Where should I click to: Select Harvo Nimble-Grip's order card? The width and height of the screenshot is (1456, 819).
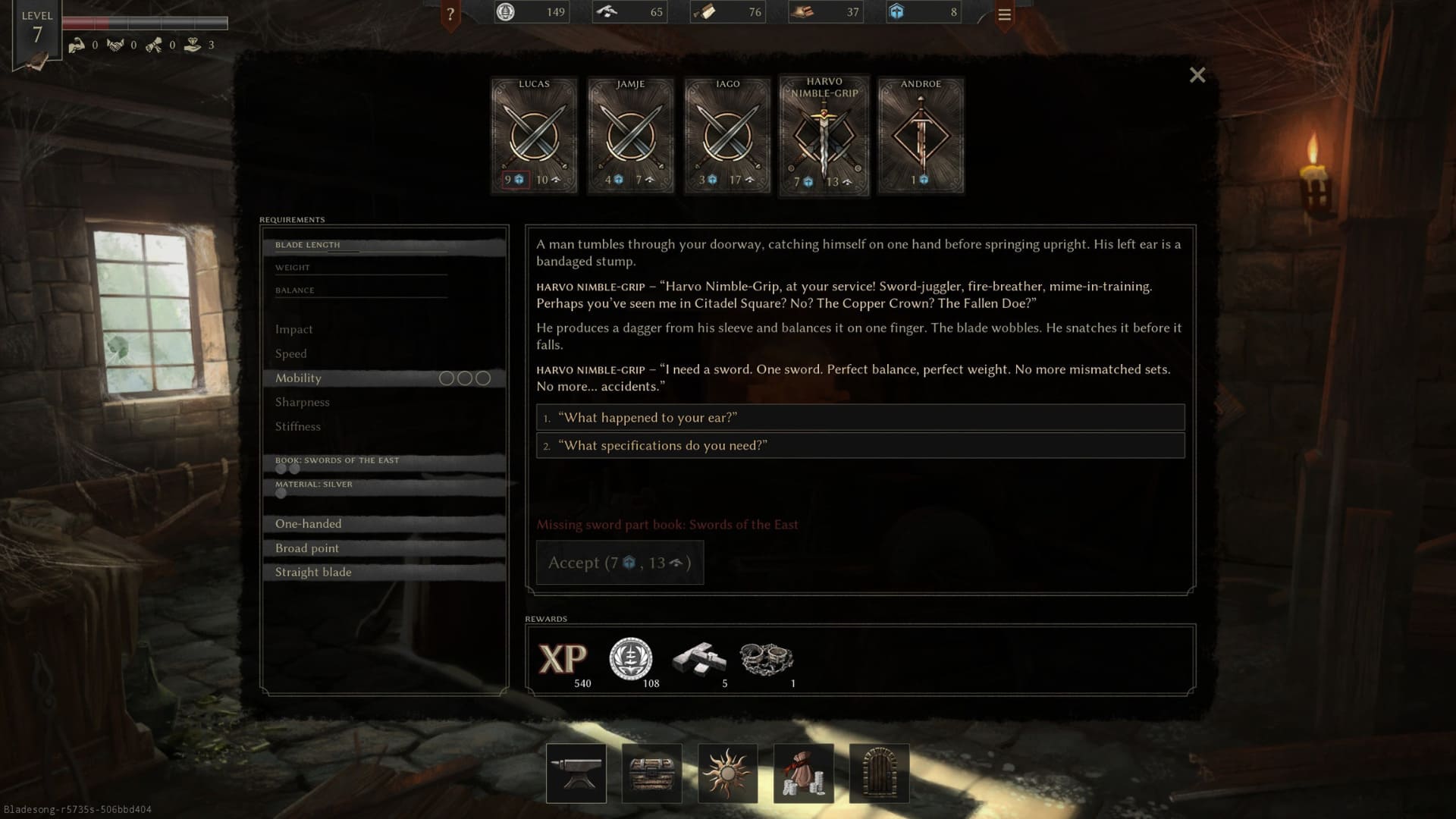click(x=824, y=135)
